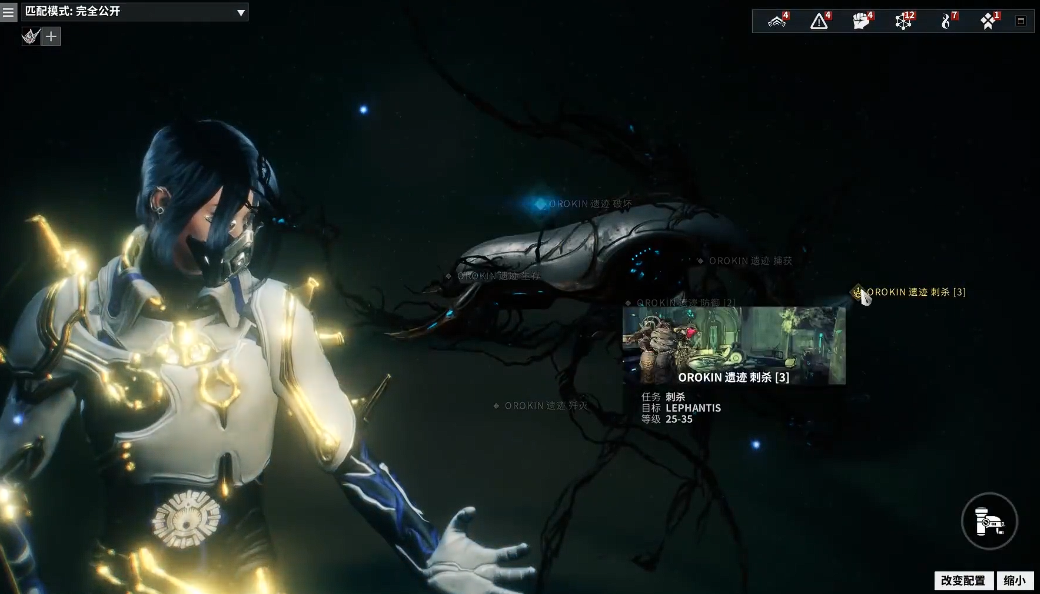Open the hamburger main menu
This screenshot has width=1040, height=594.
(9, 13)
